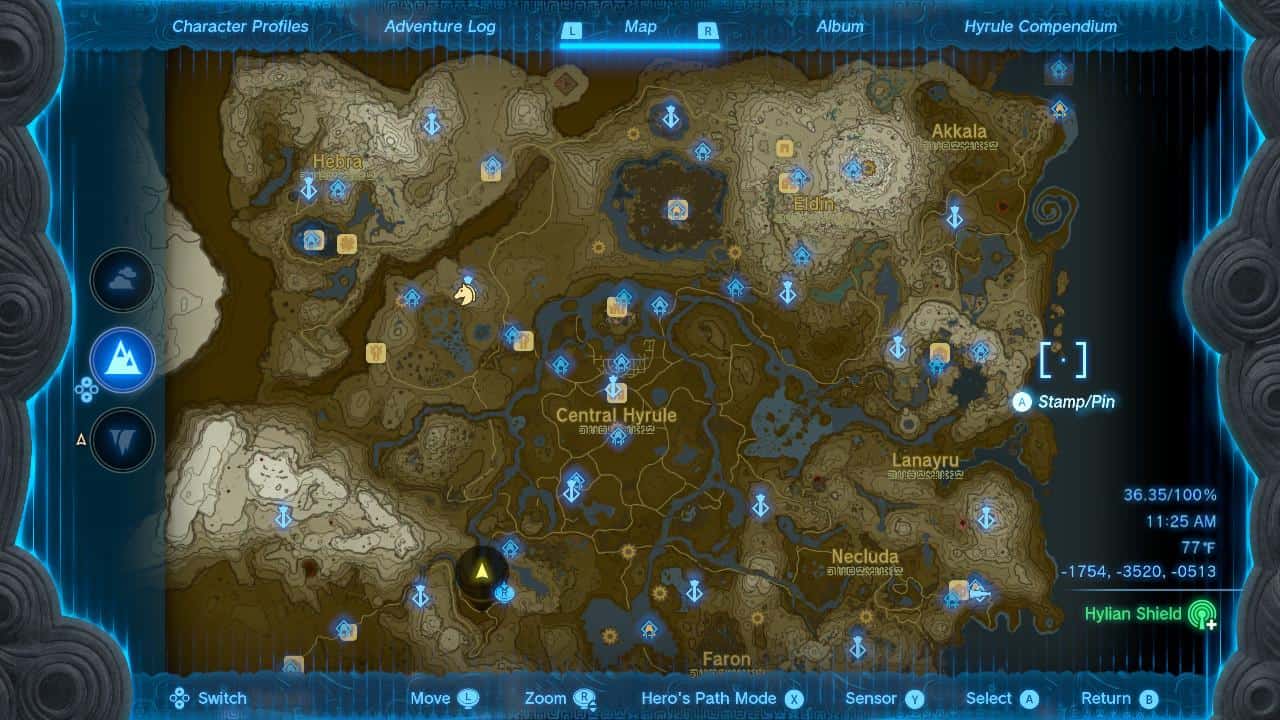1280x720 pixels.
Task: Click the horse stable icon near Central Hyrule
Action: (x=463, y=293)
